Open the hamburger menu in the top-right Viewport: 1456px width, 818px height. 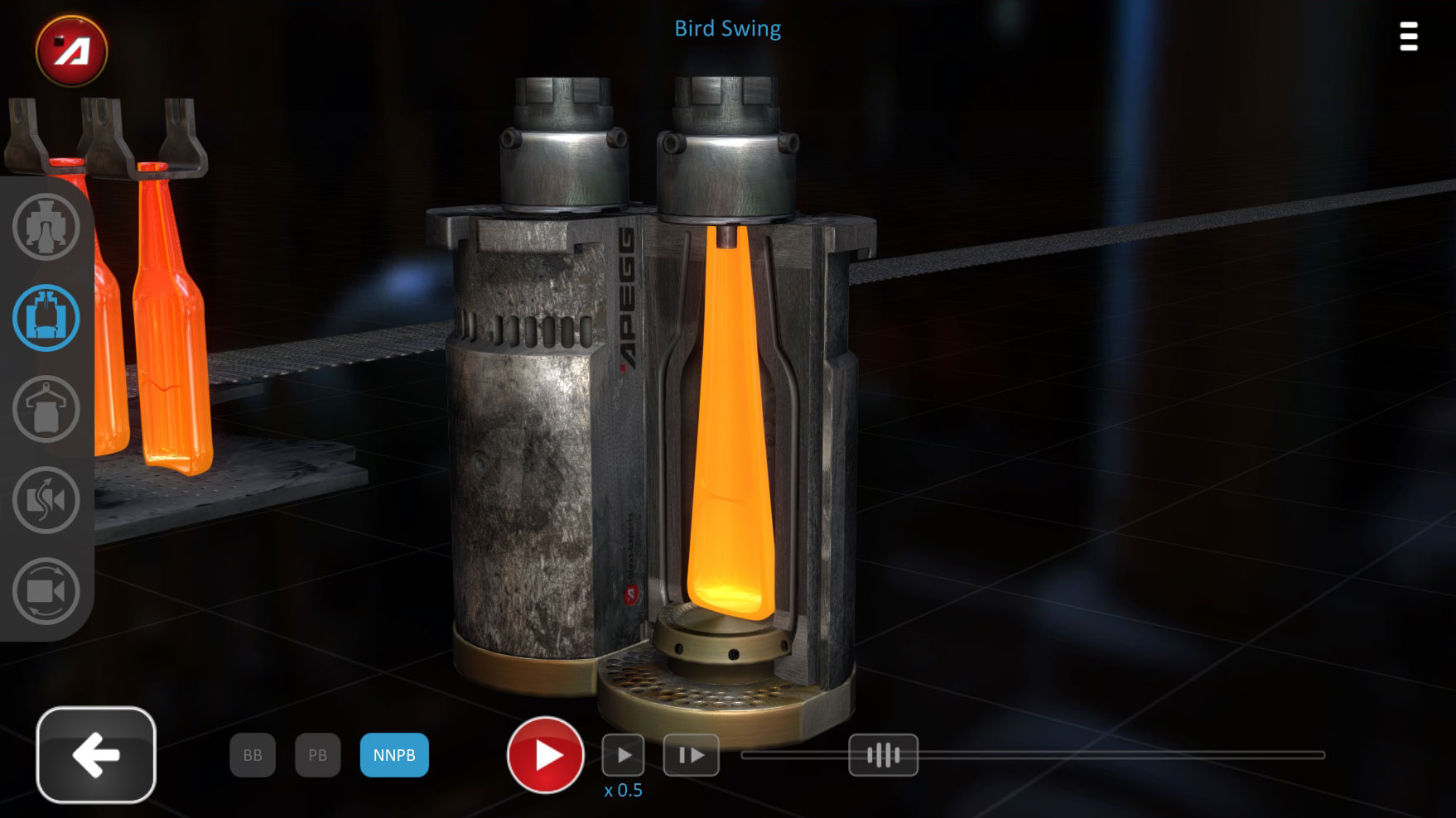[1408, 37]
